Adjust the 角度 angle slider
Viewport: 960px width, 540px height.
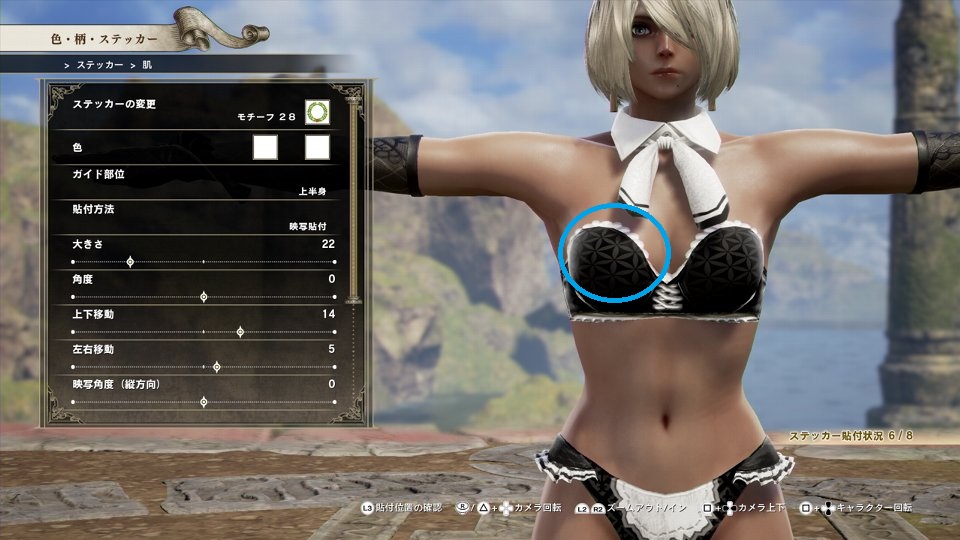[x=204, y=297]
